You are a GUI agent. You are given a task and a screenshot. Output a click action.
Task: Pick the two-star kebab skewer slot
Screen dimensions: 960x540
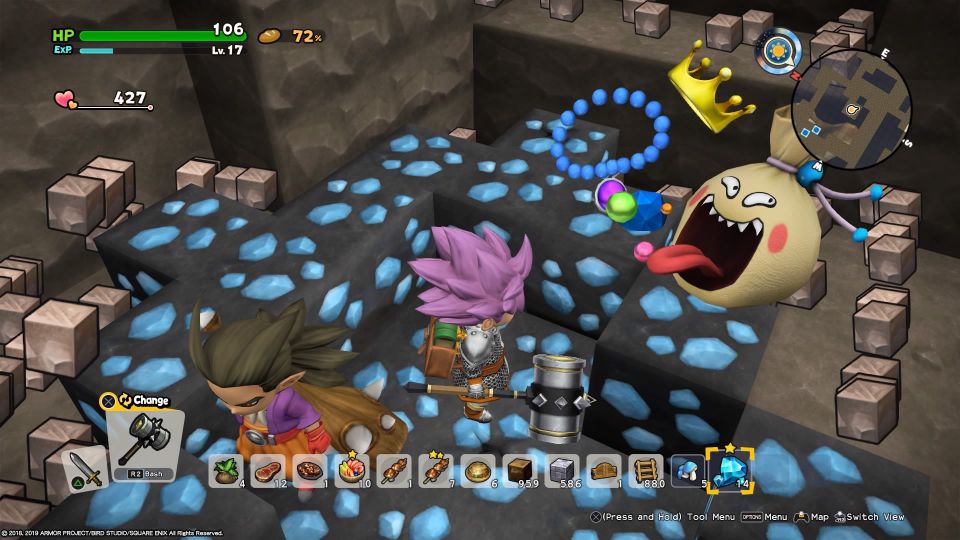pyautogui.click(x=436, y=470)
